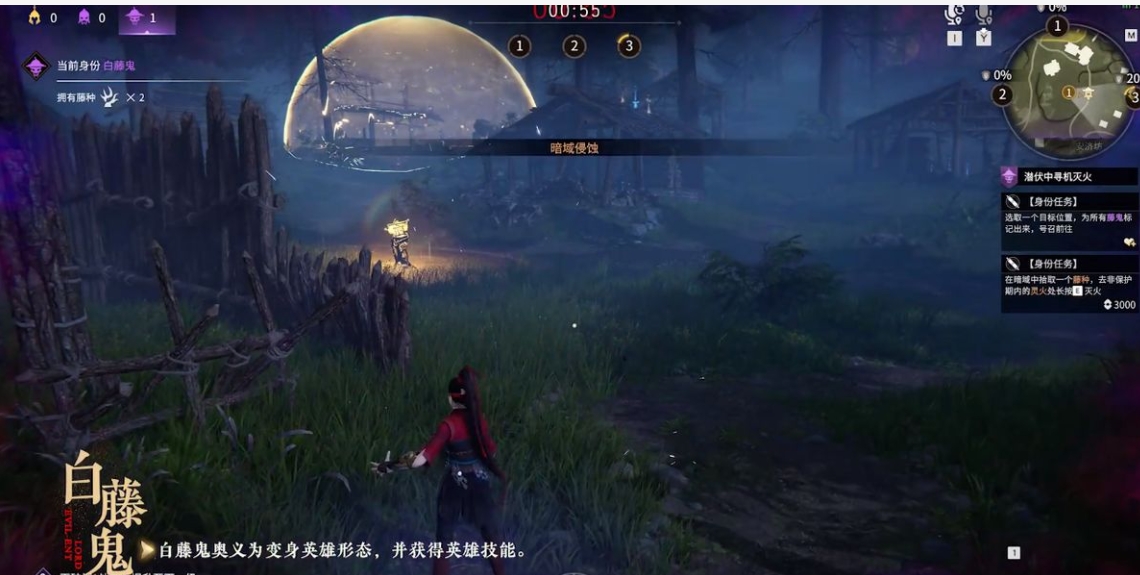Click the 白藤鬼 current identity icon
This screenshot has height=575, width=1140.
pos(37,66)
